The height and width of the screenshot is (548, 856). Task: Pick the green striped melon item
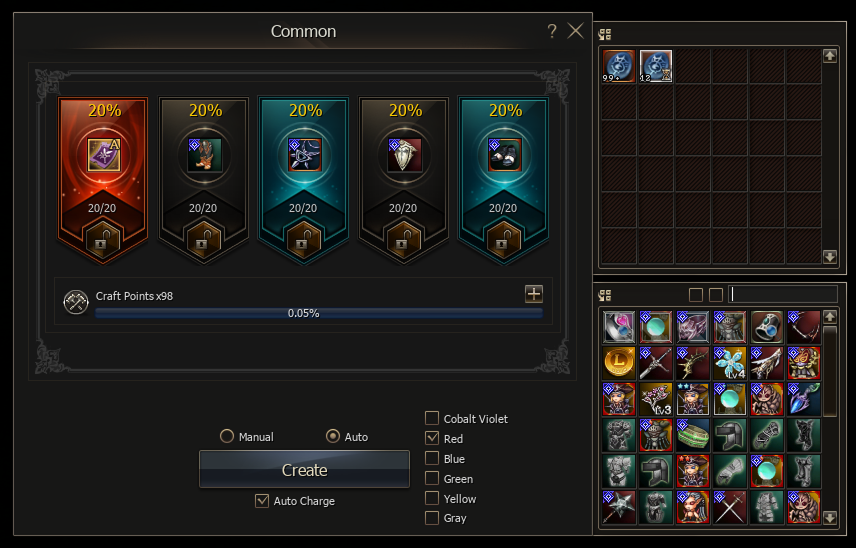pos(692,434)
